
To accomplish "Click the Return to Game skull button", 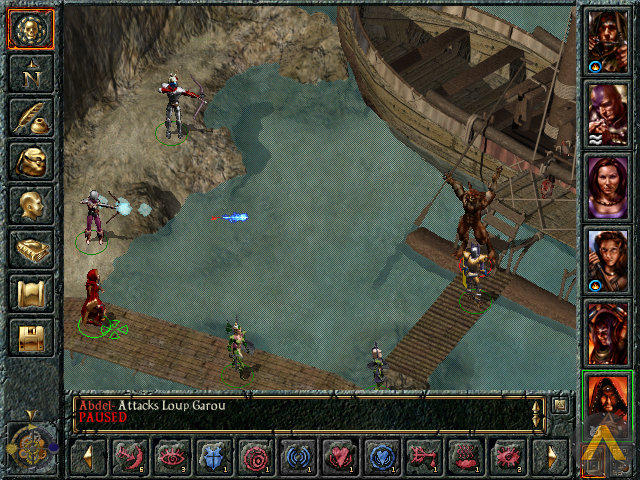I will click(31, 28).
